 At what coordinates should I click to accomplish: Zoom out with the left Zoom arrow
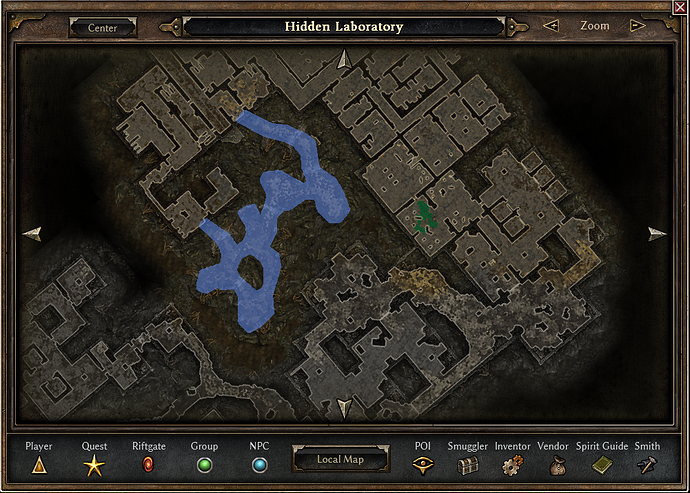[x=550, y=26]
